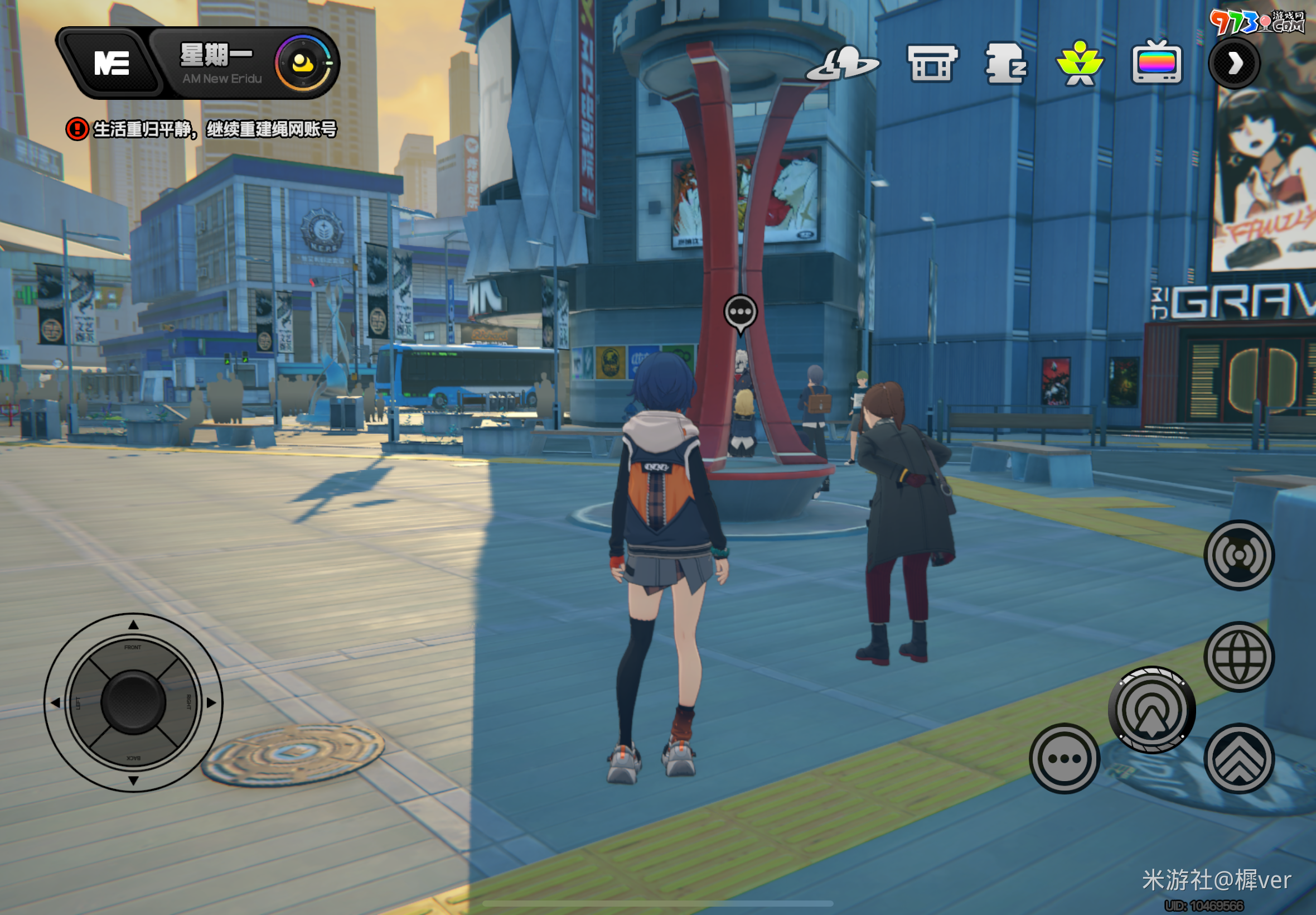Tap the double chevron sprint button
This screenshot has width=1316, height=915.
coord(1238,758)
